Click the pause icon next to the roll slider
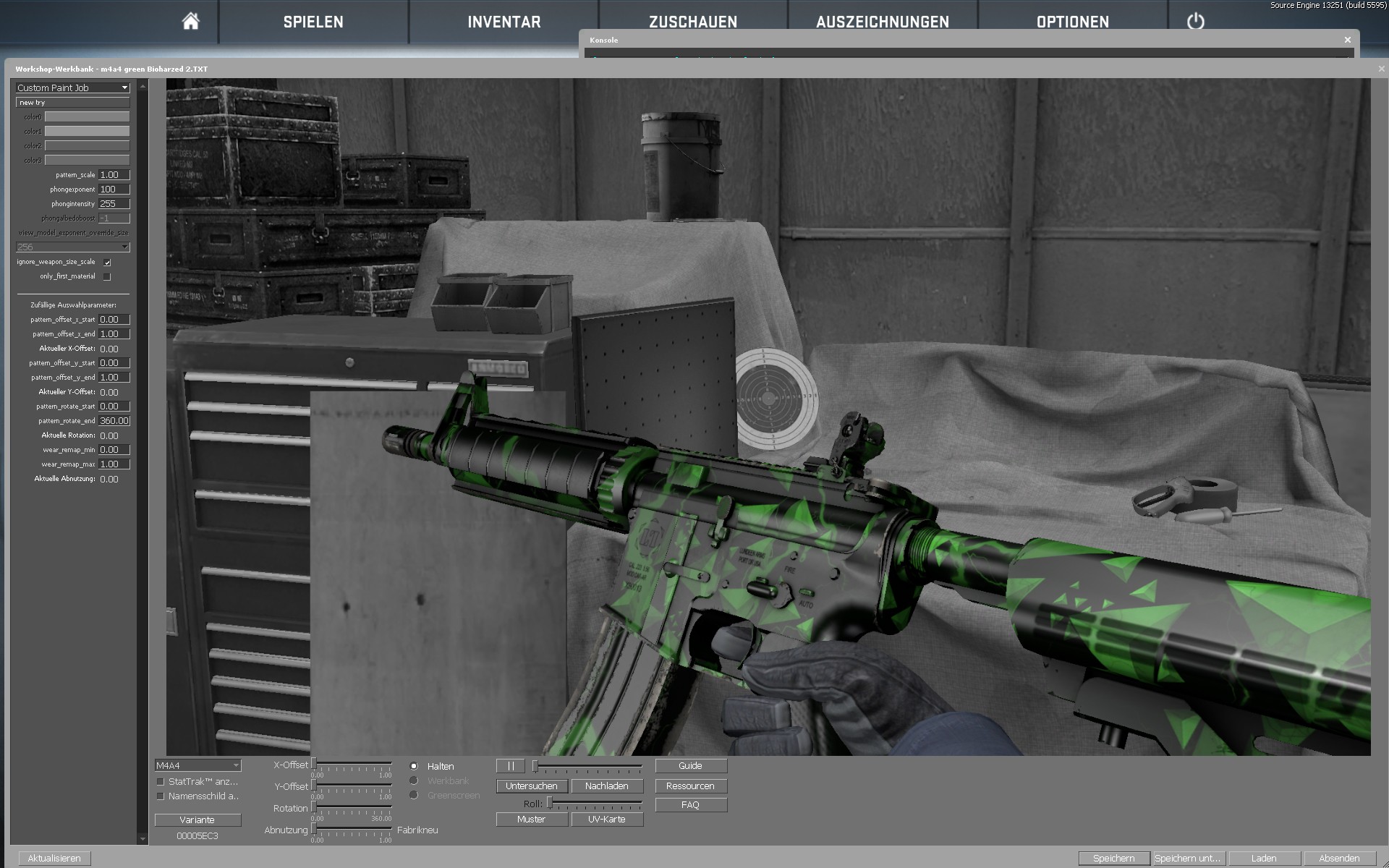1389x868 pixels. point(511,765)
